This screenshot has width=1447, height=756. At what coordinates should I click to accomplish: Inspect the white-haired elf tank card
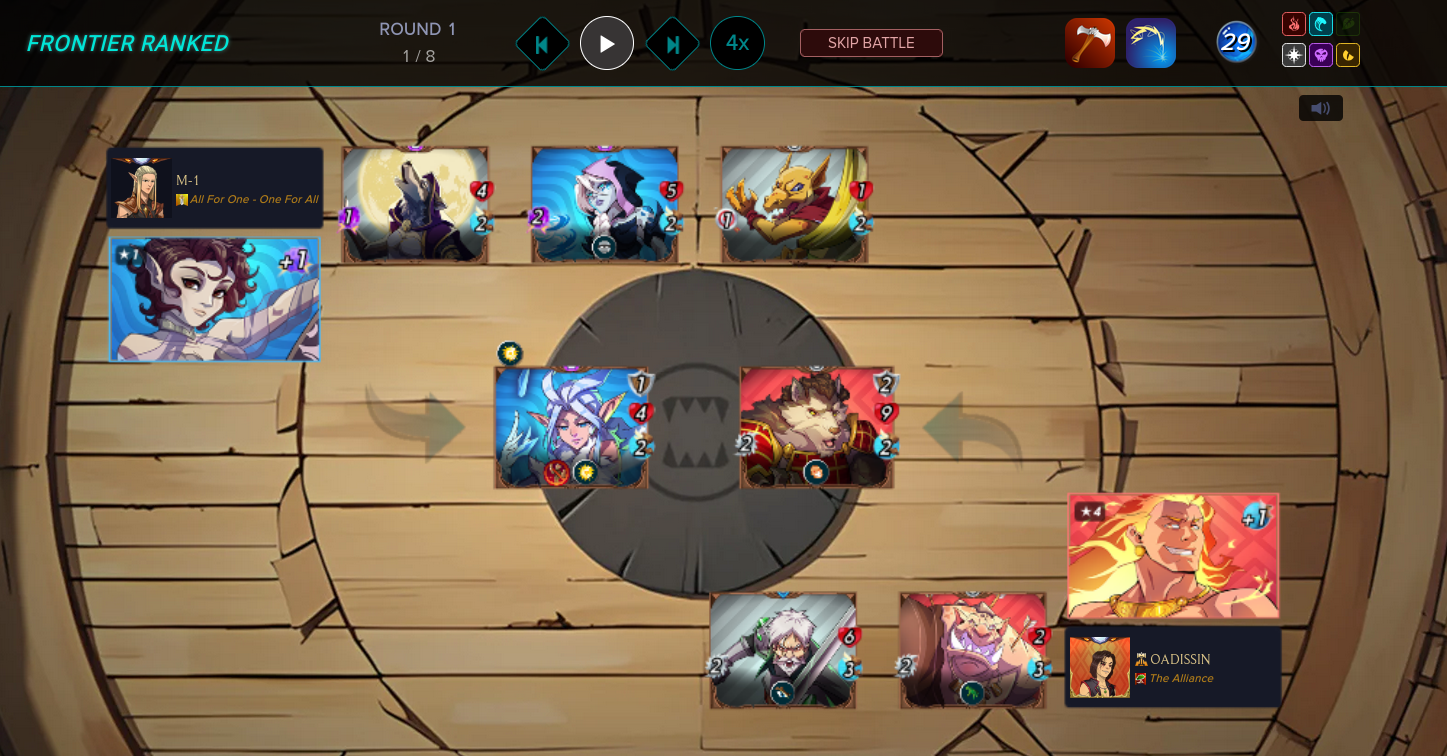571,428
